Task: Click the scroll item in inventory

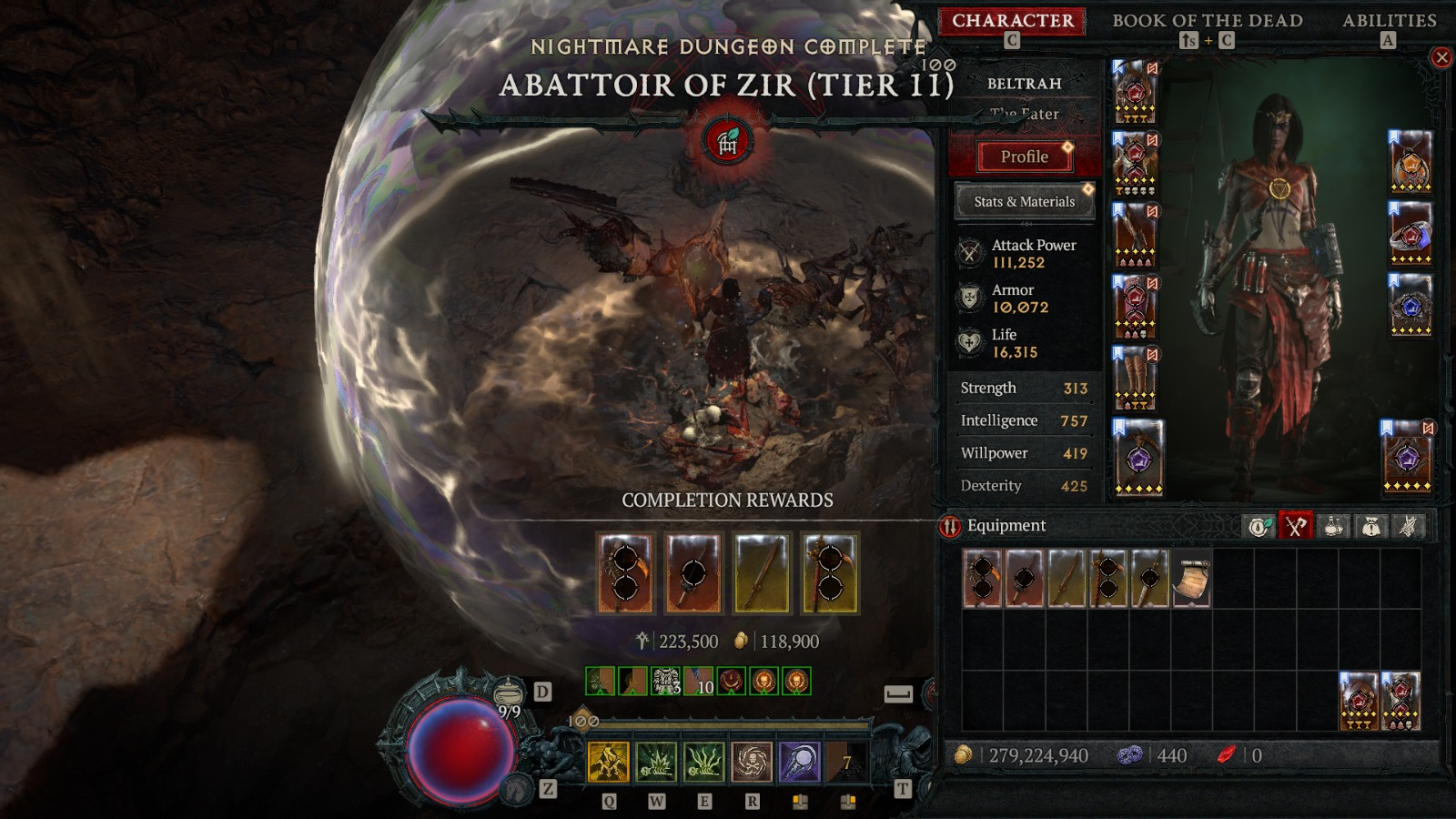Action: pyautogui.click(x=1191, y=579)
